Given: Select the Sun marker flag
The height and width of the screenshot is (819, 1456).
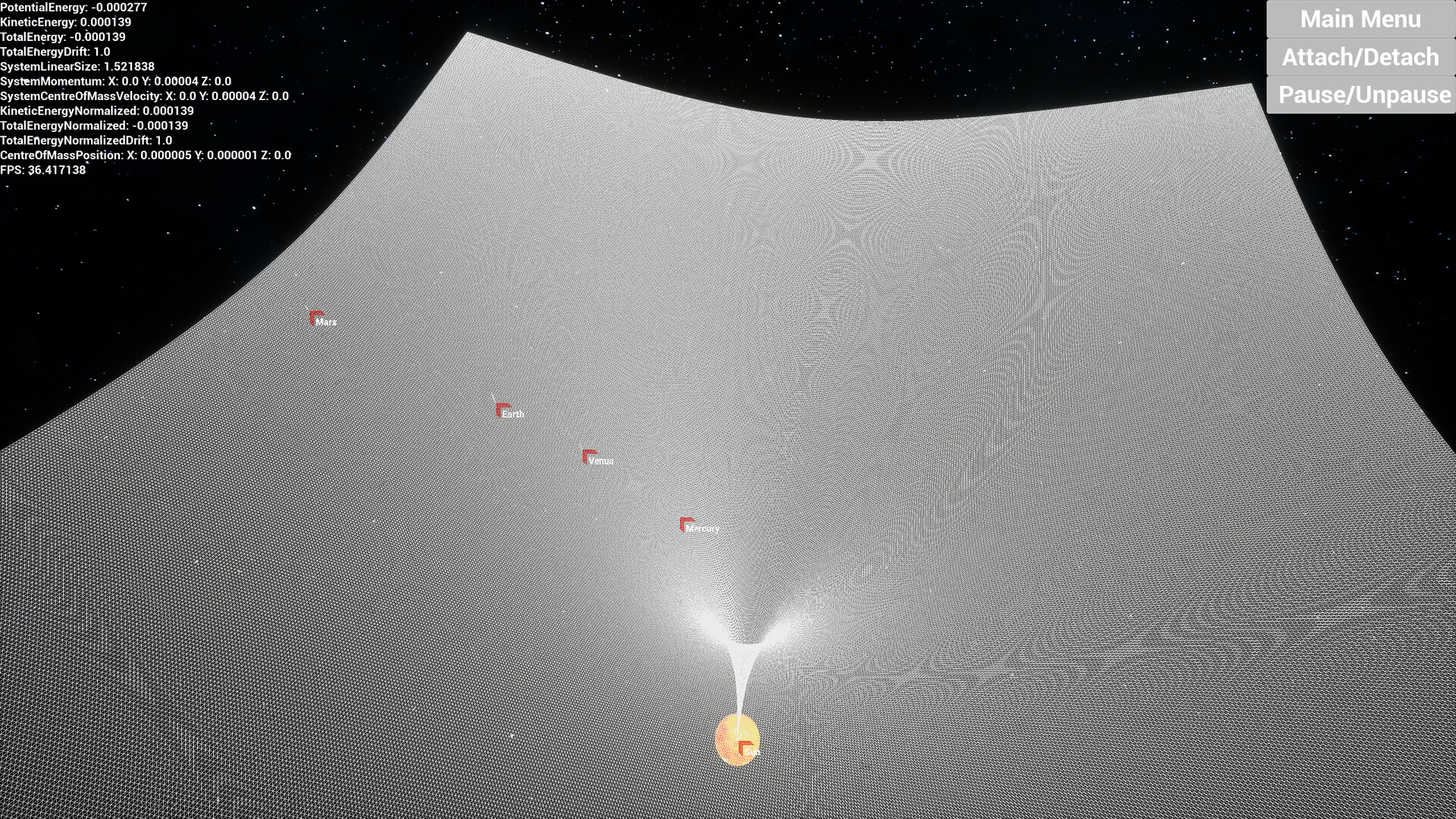Looking at the screenshot, I should [x=741, y=745].
